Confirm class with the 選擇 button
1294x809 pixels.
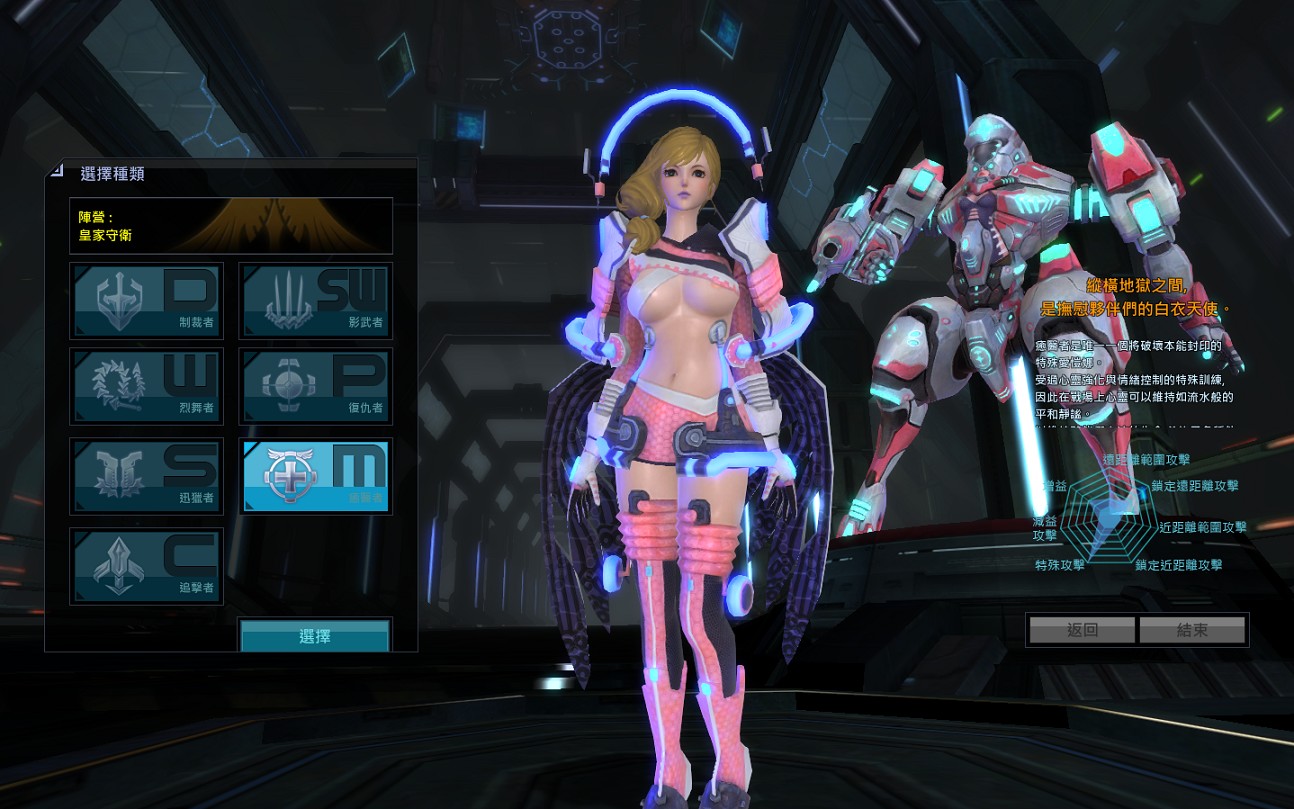315,636
